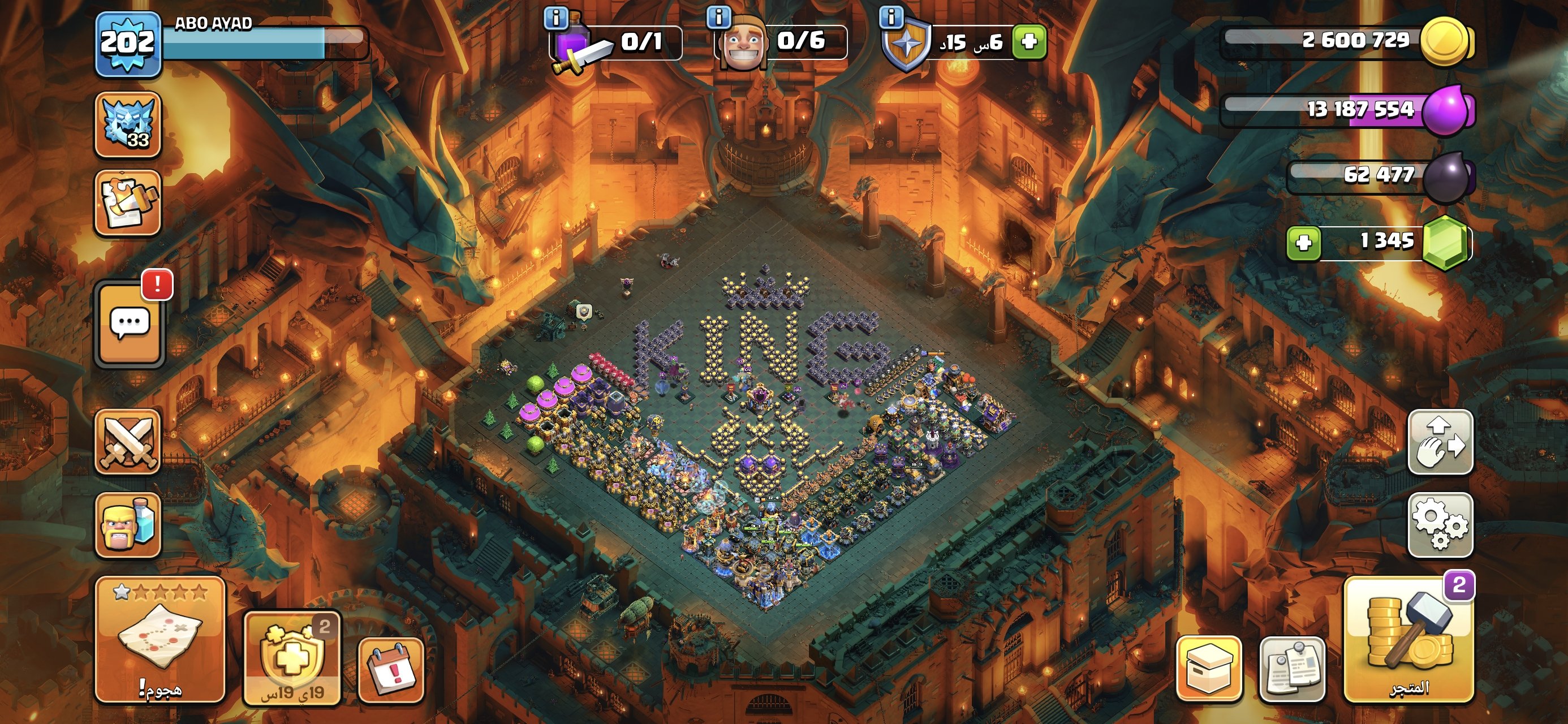Screen dimensions: 1568x724
Task: Open the league trophy badge showing 33
Action: [128, 124]
